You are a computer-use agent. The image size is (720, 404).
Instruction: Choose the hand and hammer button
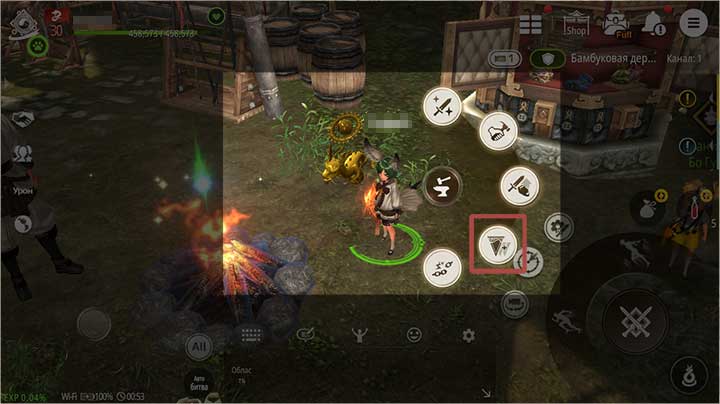coord(497,130)
